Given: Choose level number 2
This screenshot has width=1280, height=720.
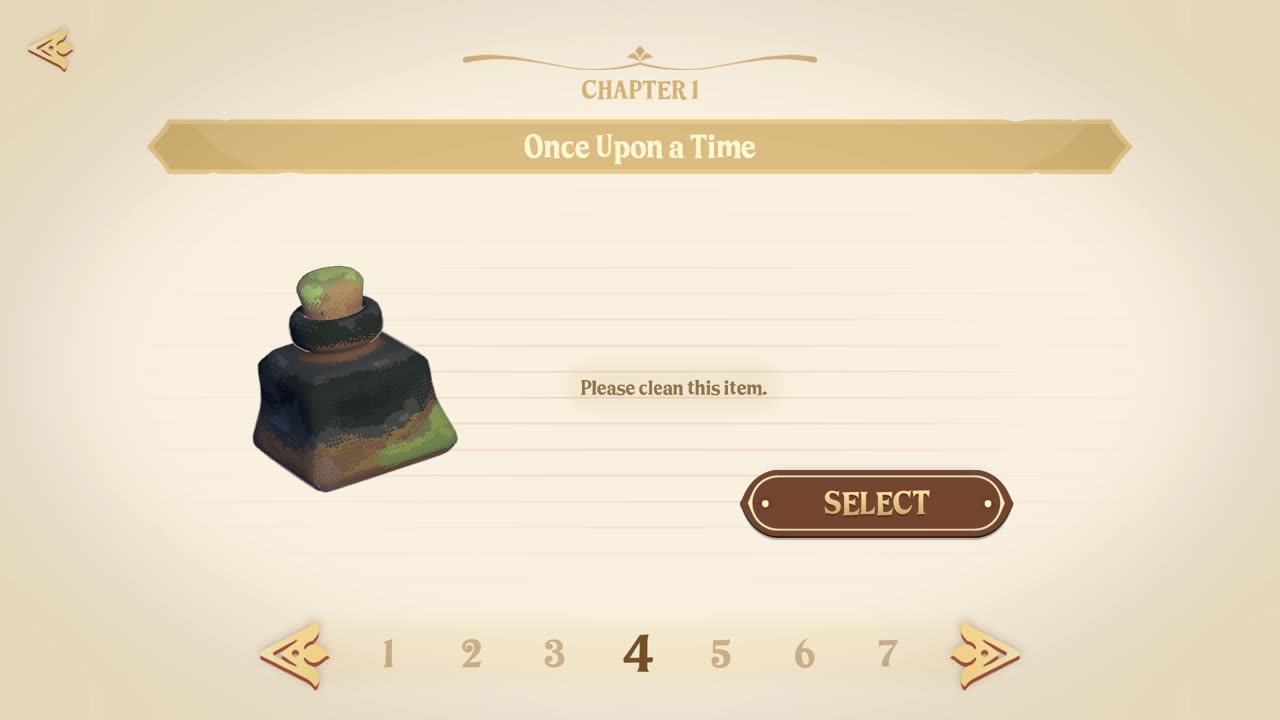Looking at the screenshot, I should pyautogui.click(x=471, y=655).
